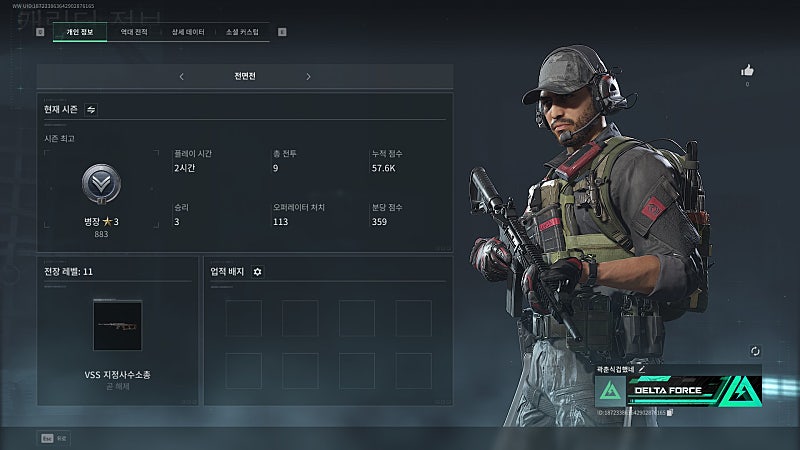The width and height of the screenshot is (800, 450).
Task: Click the rotate character model icon
Action: pos(754,351)
